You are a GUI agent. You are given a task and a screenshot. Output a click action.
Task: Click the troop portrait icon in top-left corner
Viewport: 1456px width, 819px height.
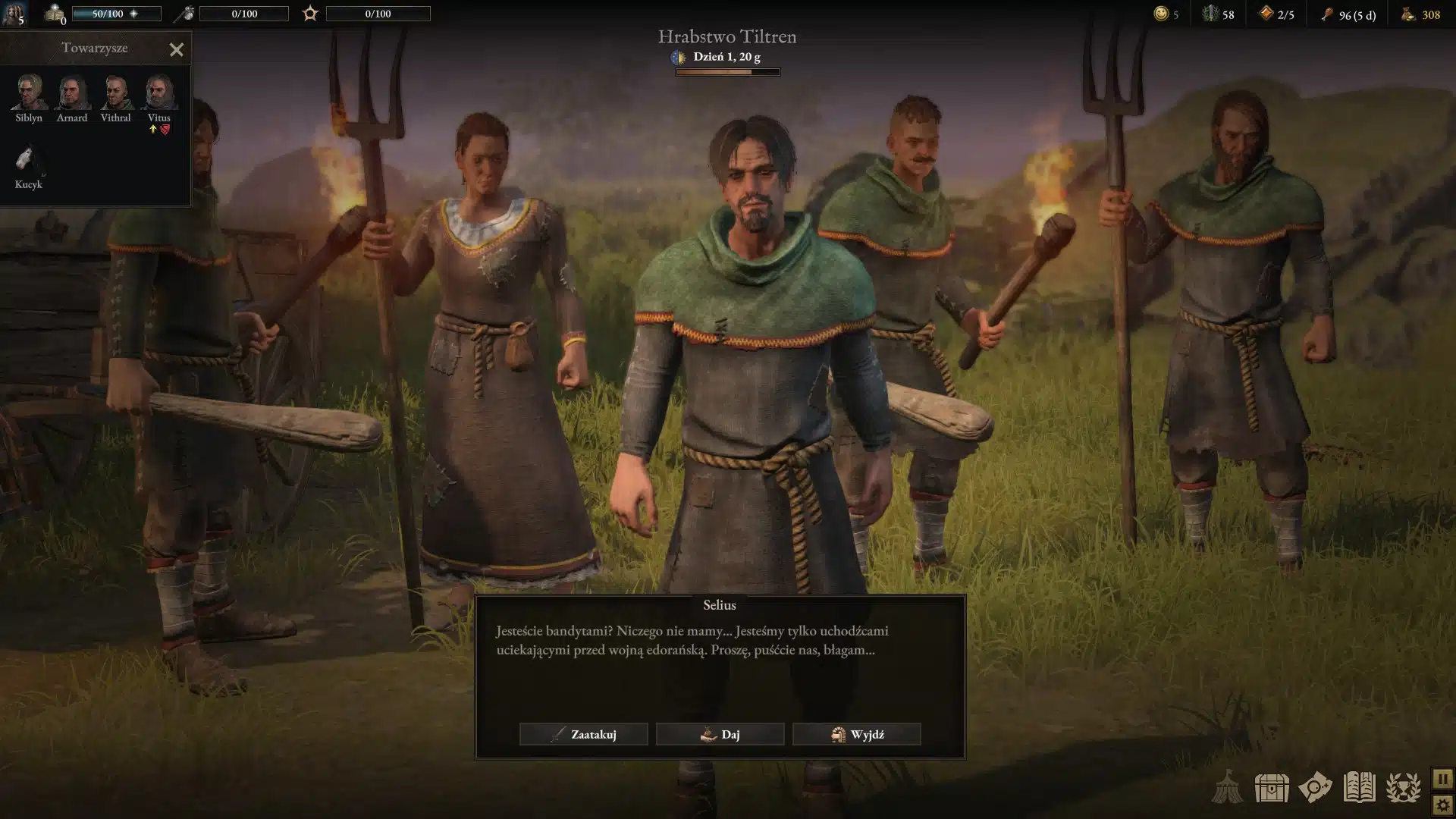click(14, 14)
